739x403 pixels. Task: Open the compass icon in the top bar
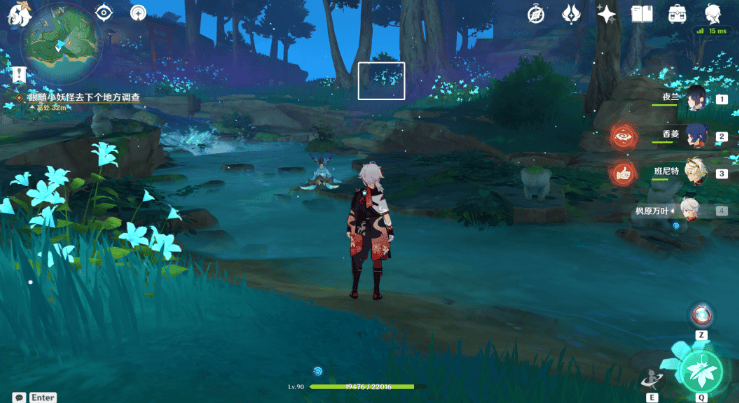click(536, 13)
